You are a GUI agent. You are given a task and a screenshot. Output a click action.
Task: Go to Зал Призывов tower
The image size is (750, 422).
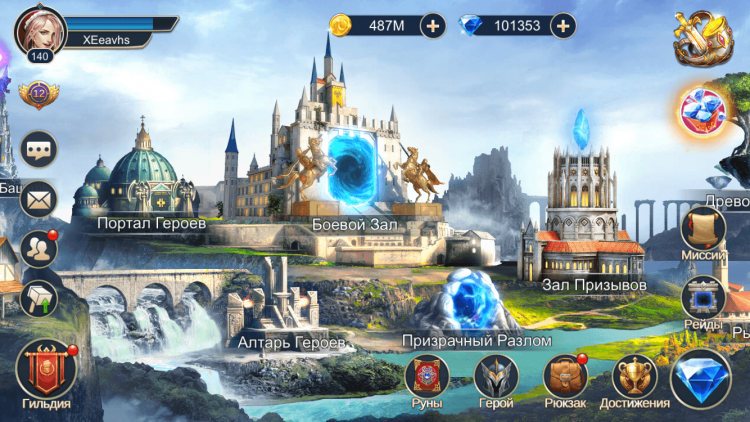coord(581,220)
